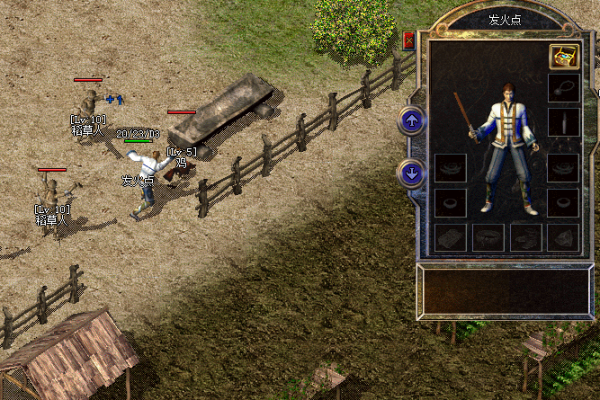The height and width of the screenshot is (400, 600).
Task: Close the character equipment panel
Action: pyautogui.click(x=408, y=41)
